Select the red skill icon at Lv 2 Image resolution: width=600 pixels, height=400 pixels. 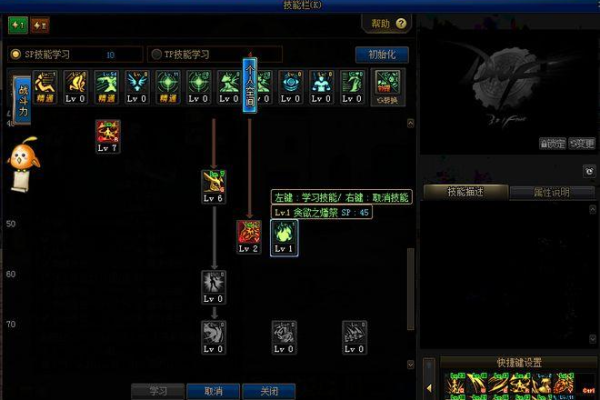249,236
